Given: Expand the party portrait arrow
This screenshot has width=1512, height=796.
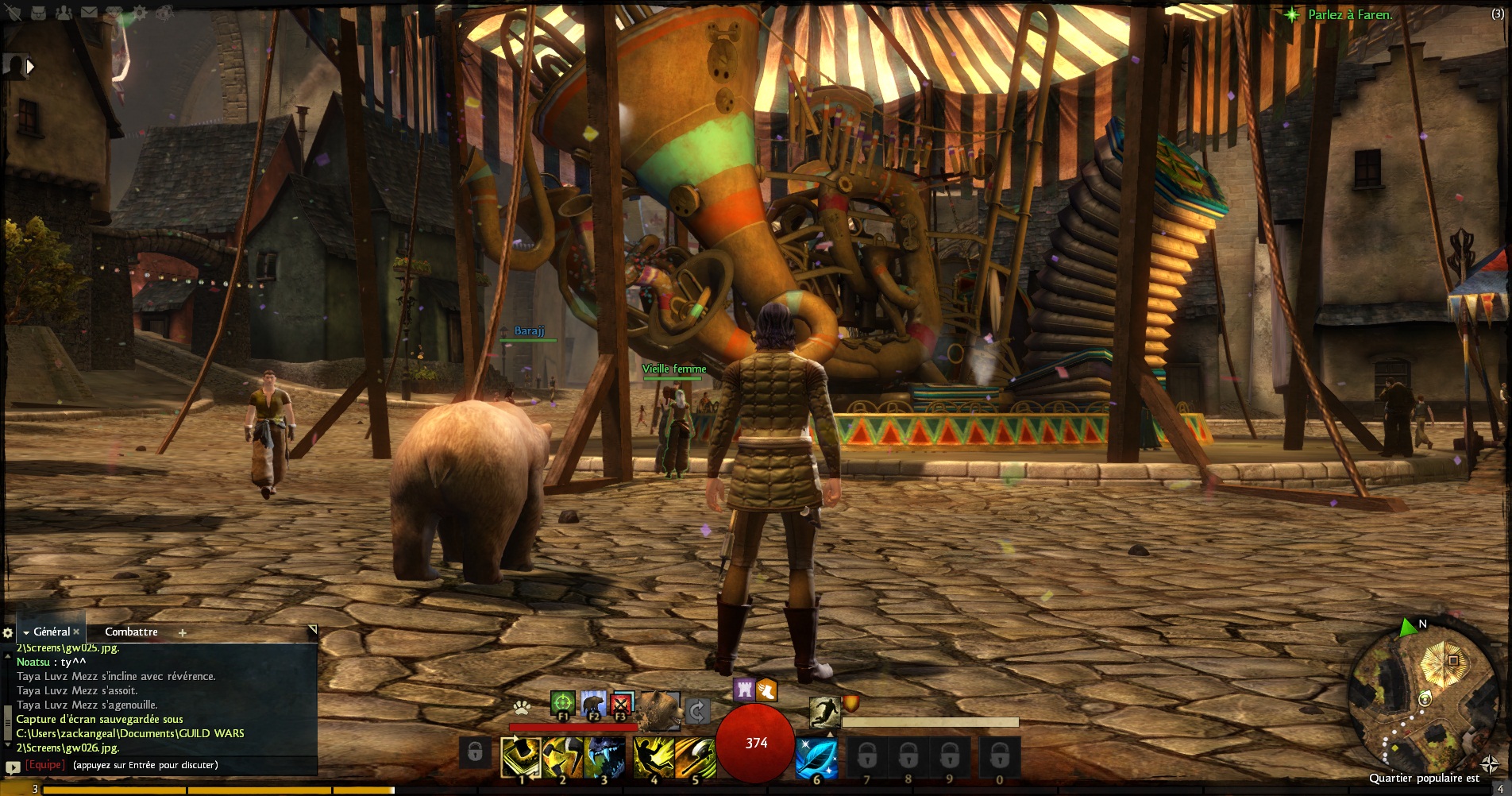Looking at the screenshot, I should 31,67.
